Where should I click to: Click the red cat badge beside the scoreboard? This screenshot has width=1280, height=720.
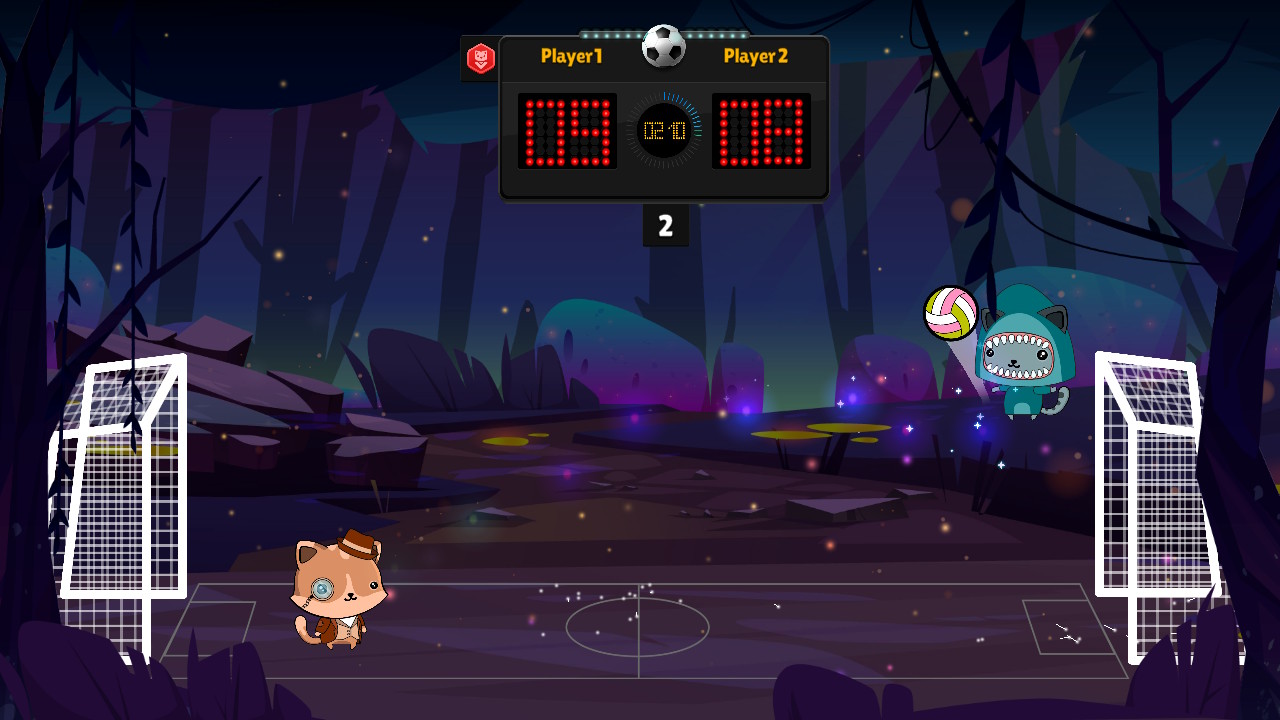click(x=481, y=59)
